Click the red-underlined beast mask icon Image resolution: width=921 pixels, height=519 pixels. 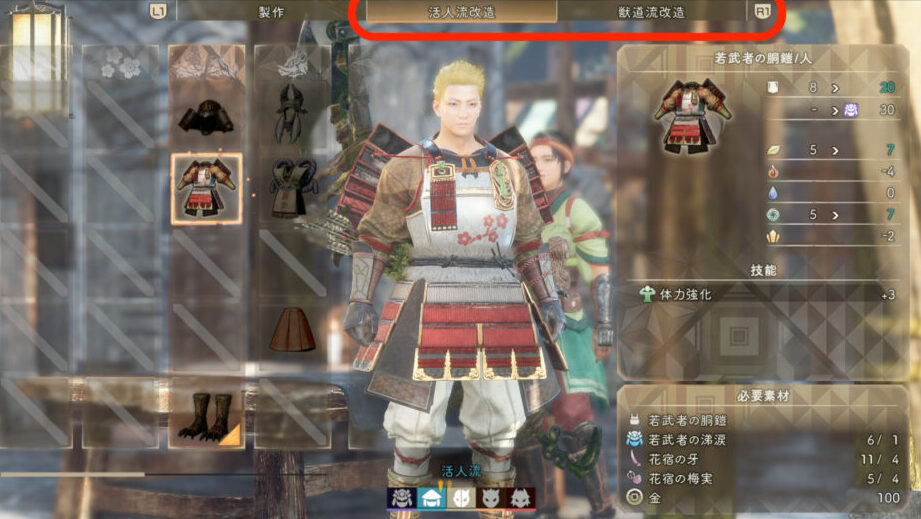pyautogui.click(x=521, y=498)
